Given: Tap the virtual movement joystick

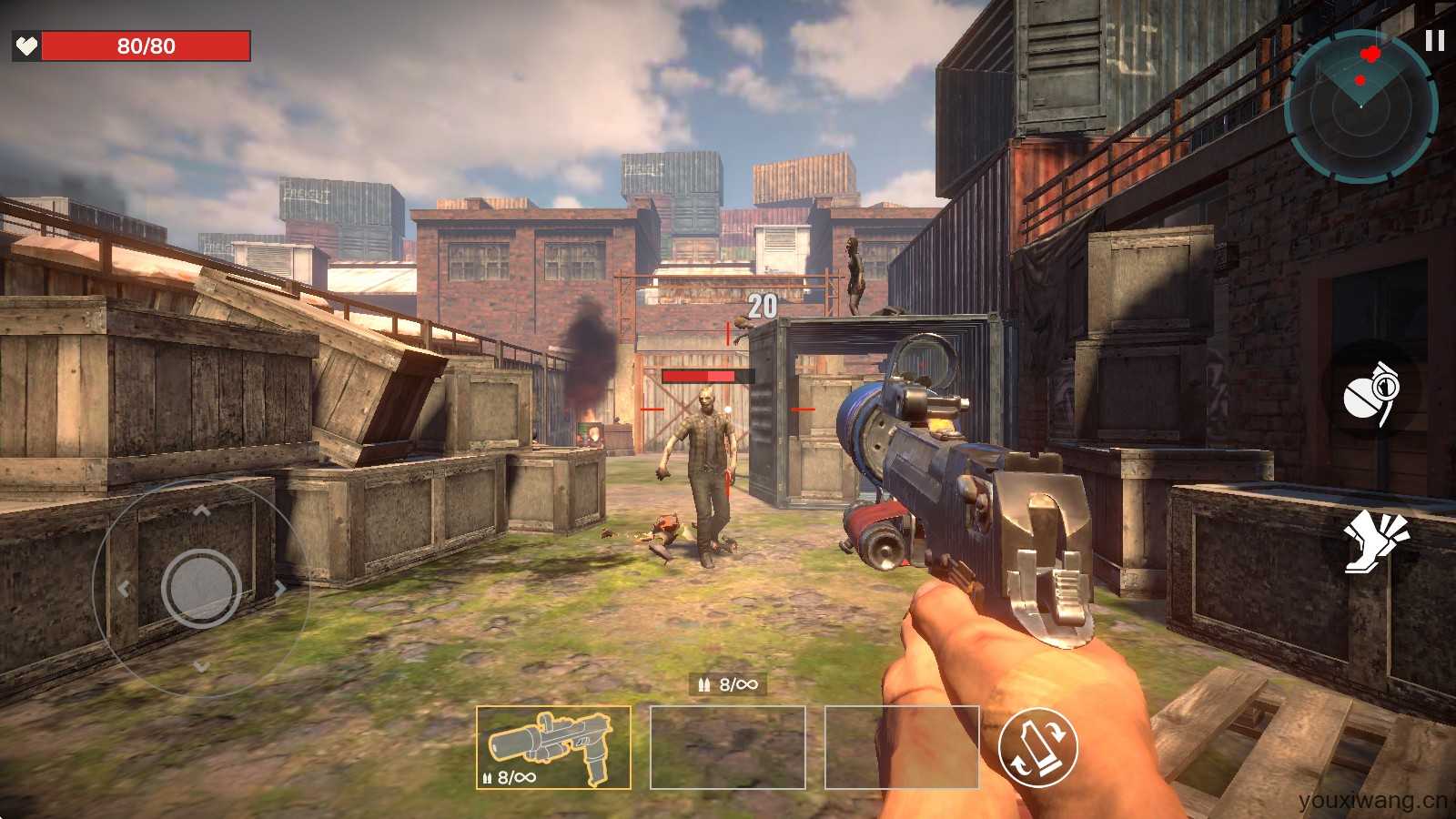Looking at the screenshot, I should [x=201, y=587].
